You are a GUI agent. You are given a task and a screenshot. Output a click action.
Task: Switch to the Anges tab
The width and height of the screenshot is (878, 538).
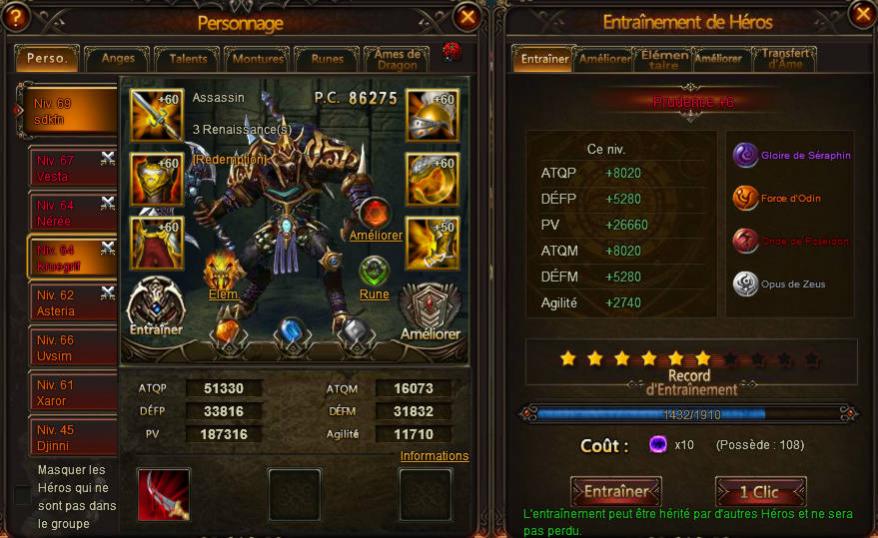[x=118, y=59]
